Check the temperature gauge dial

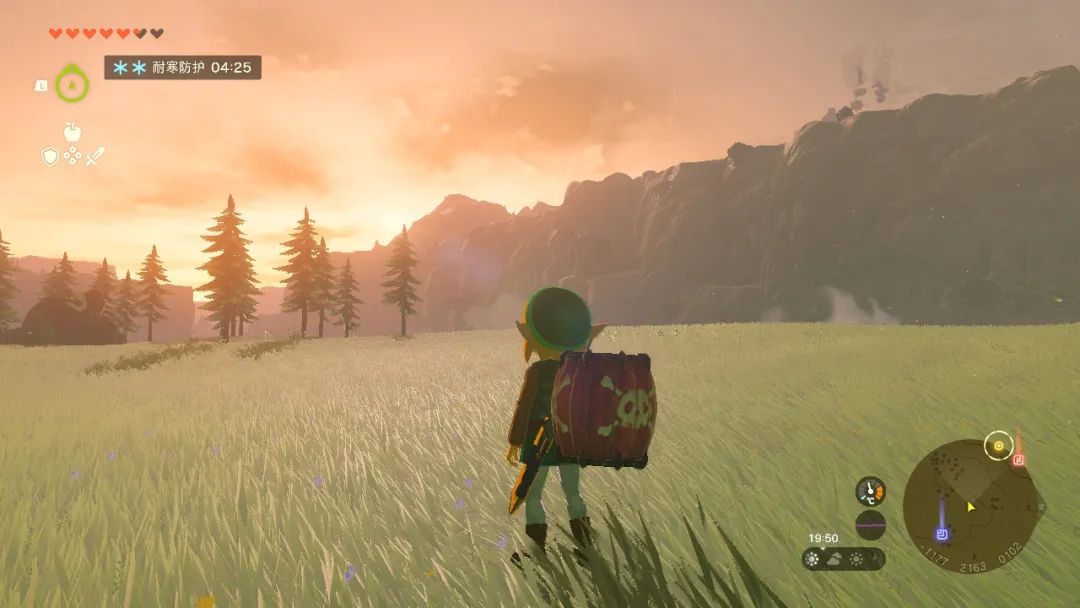click(870, 490)
